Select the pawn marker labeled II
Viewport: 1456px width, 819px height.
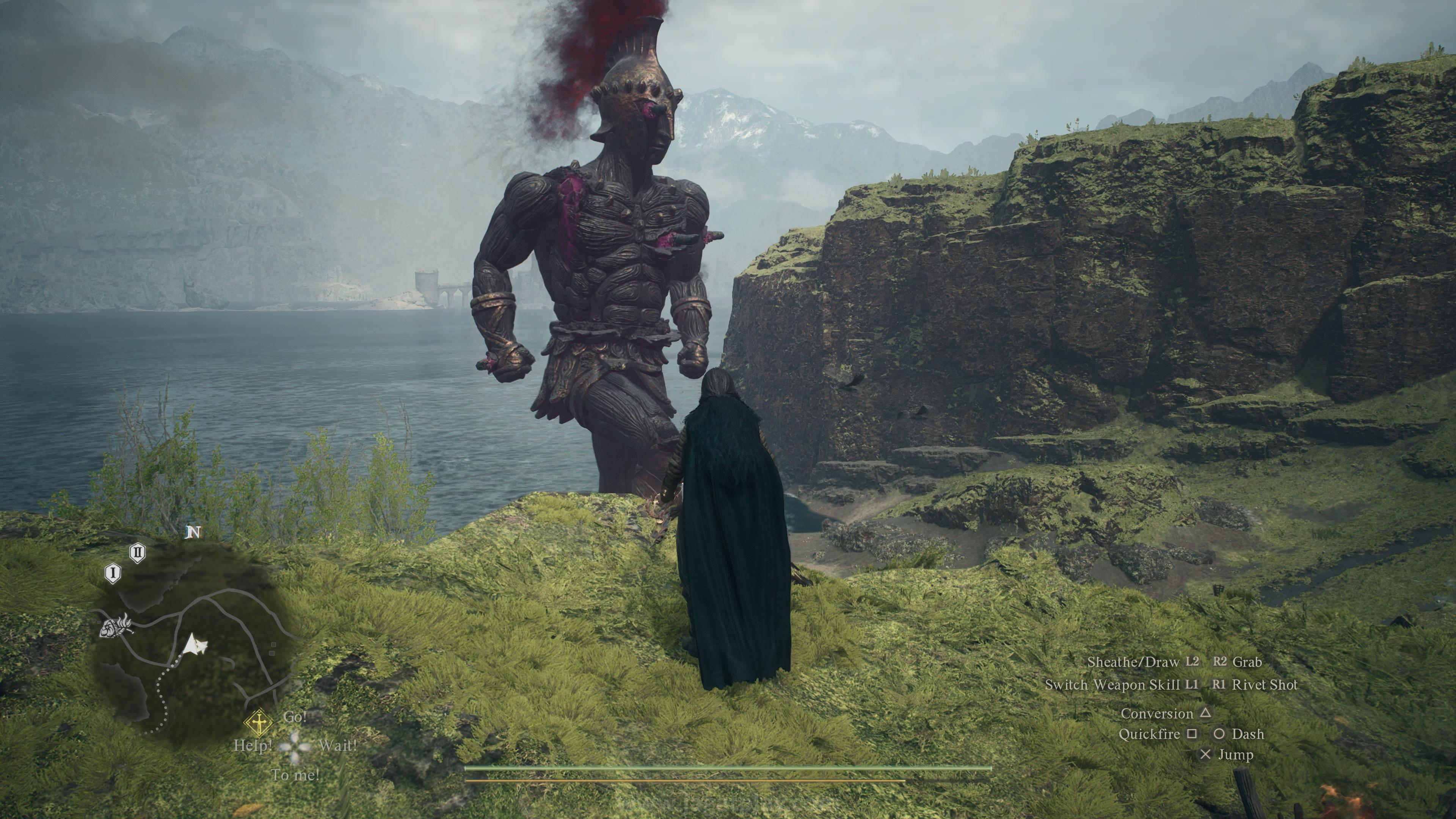point(137,552)
